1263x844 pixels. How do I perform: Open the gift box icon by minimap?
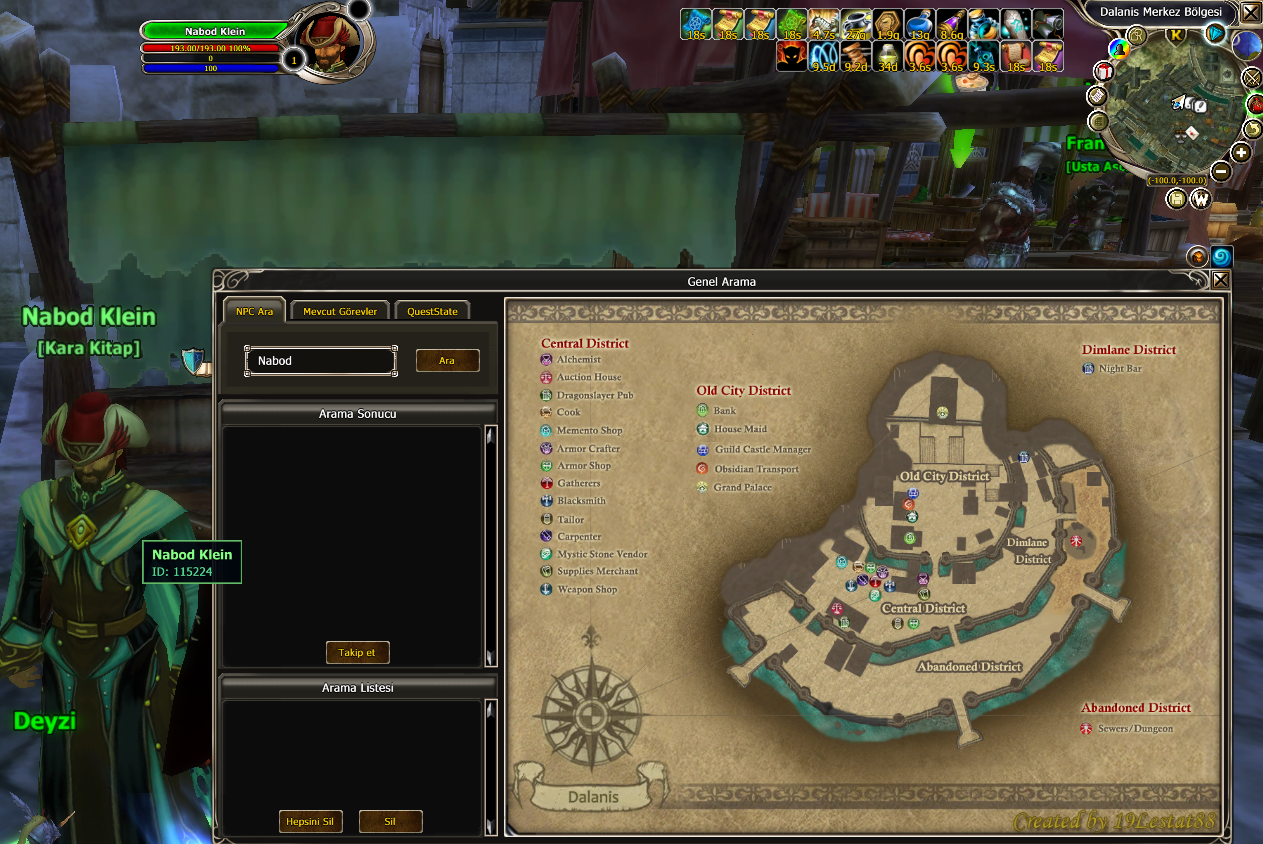click(x=1104, y=71)
